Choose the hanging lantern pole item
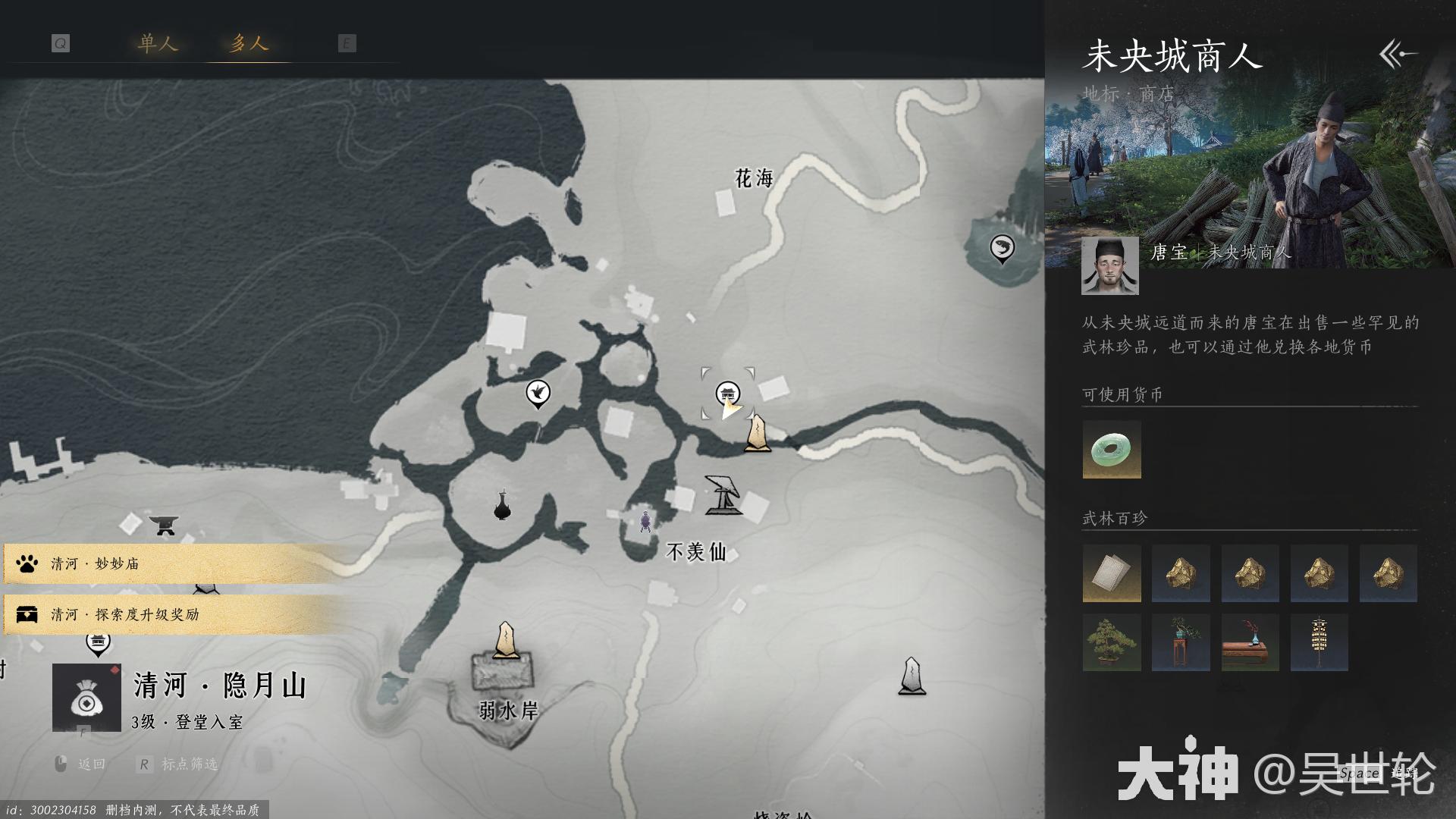 pos(1319,643)
